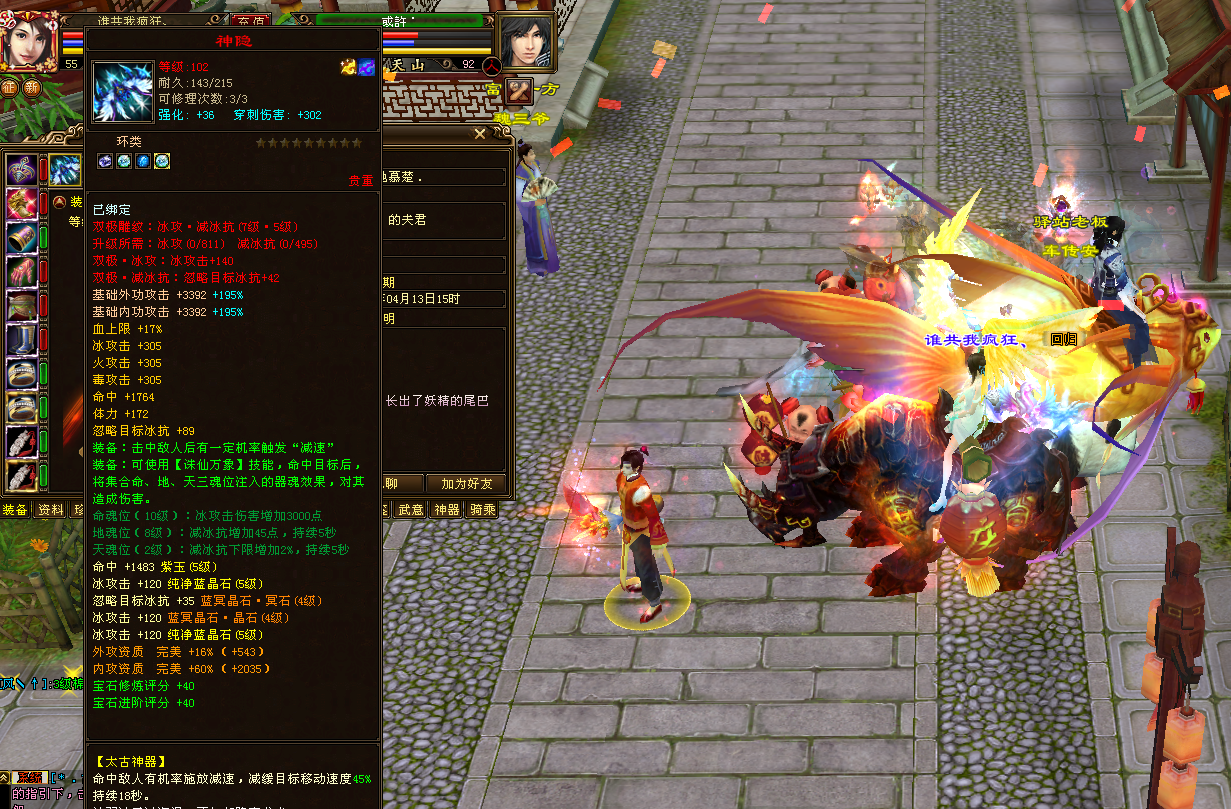
Task: Open the 资料 profile tab
Action: coord(50,510)
